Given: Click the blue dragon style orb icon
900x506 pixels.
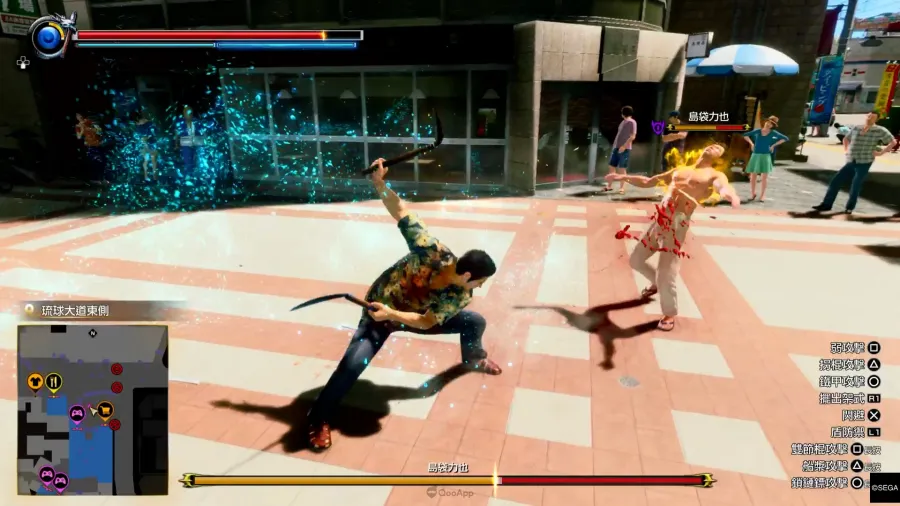Looking at the screenshot, I should (46, 38).
